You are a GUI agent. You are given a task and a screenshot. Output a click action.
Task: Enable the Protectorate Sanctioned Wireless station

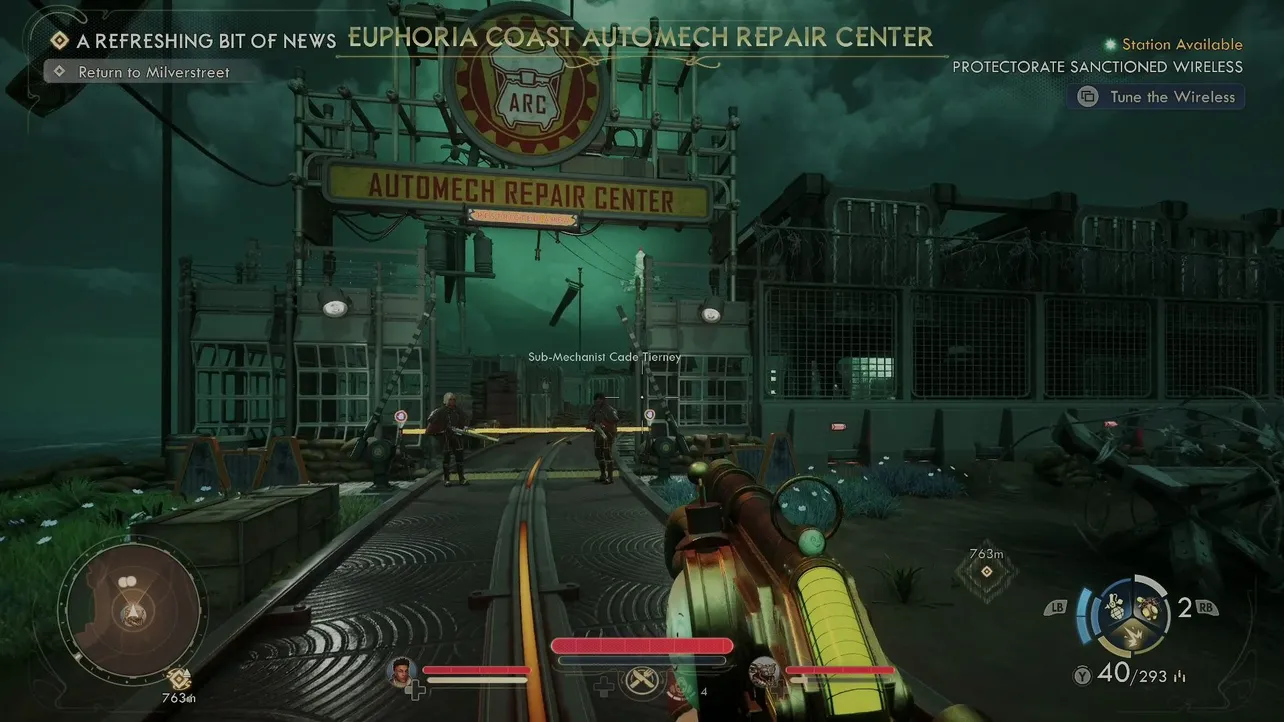click(x=1098, y=66)
